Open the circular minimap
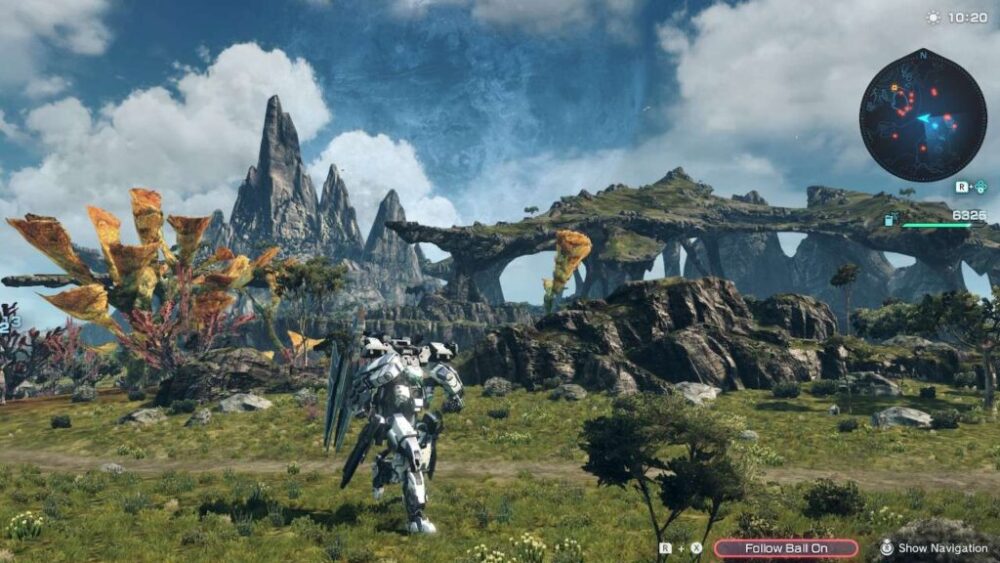Screen dimensions: 1000x563 922,115
